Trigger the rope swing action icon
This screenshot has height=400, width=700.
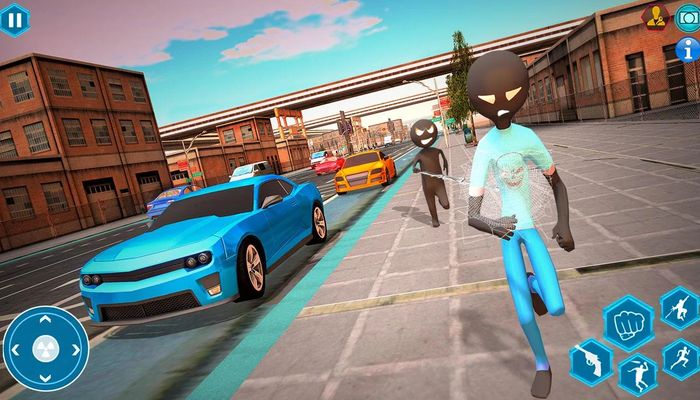680,307
